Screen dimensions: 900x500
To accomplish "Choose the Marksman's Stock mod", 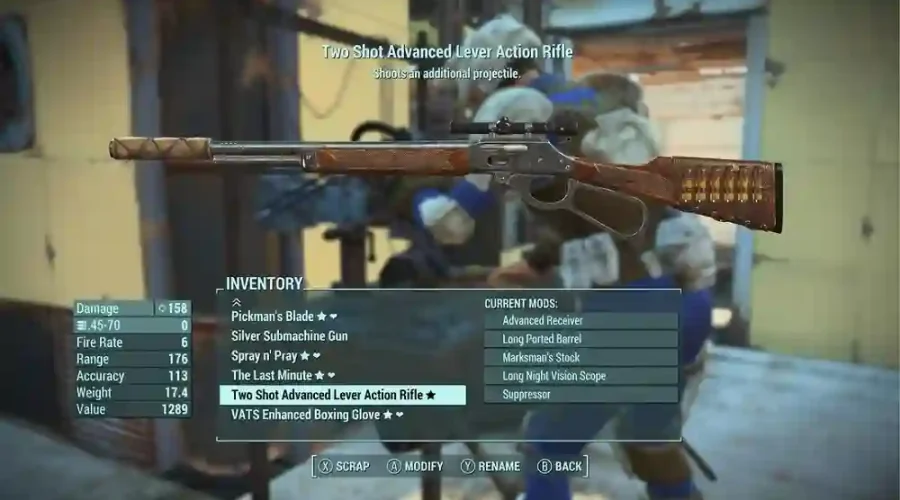I will pyautogui.click(x=580, y=357).
